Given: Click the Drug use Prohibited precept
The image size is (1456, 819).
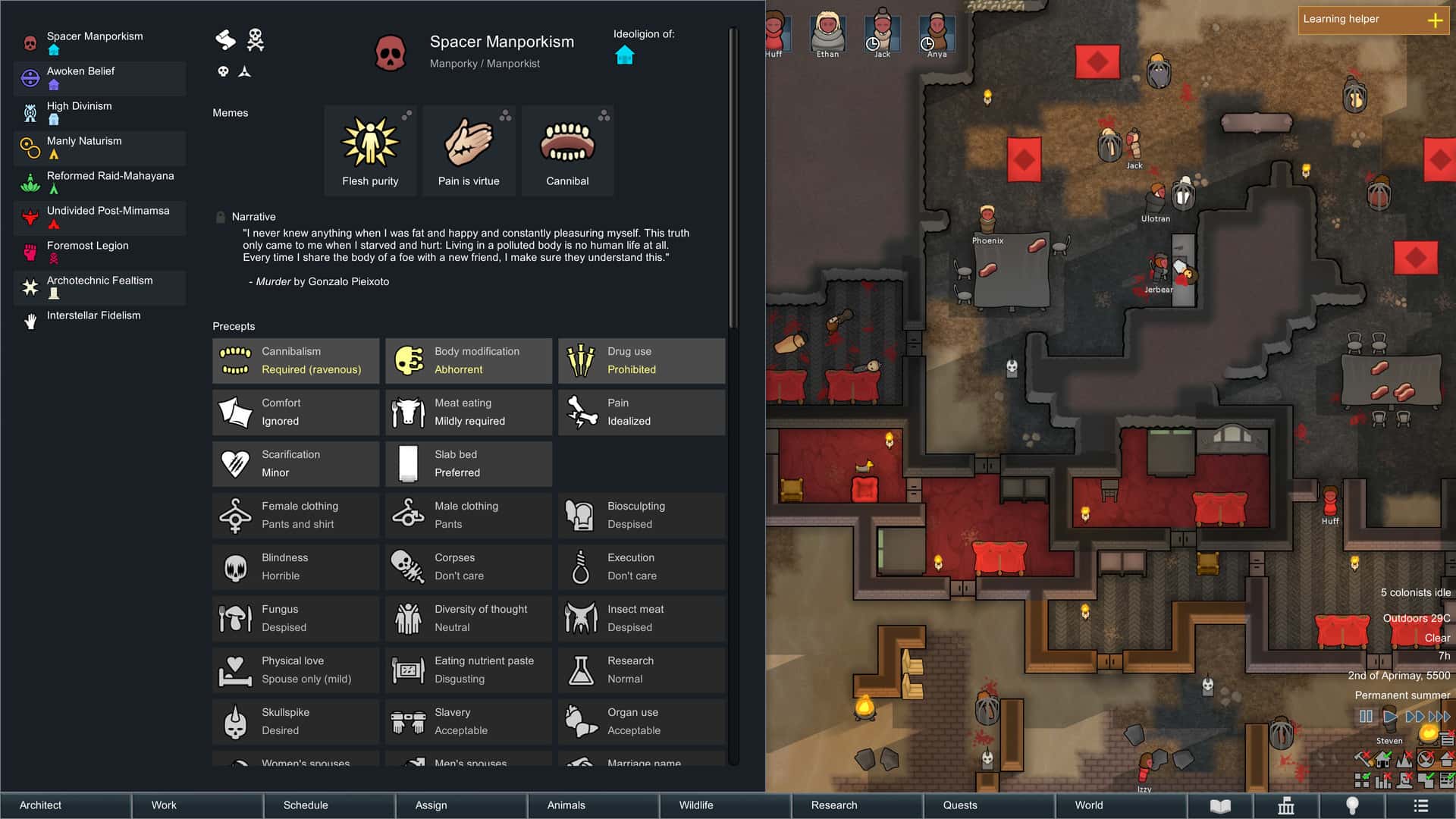Looking at the screenshot, I should click(642, 360).
